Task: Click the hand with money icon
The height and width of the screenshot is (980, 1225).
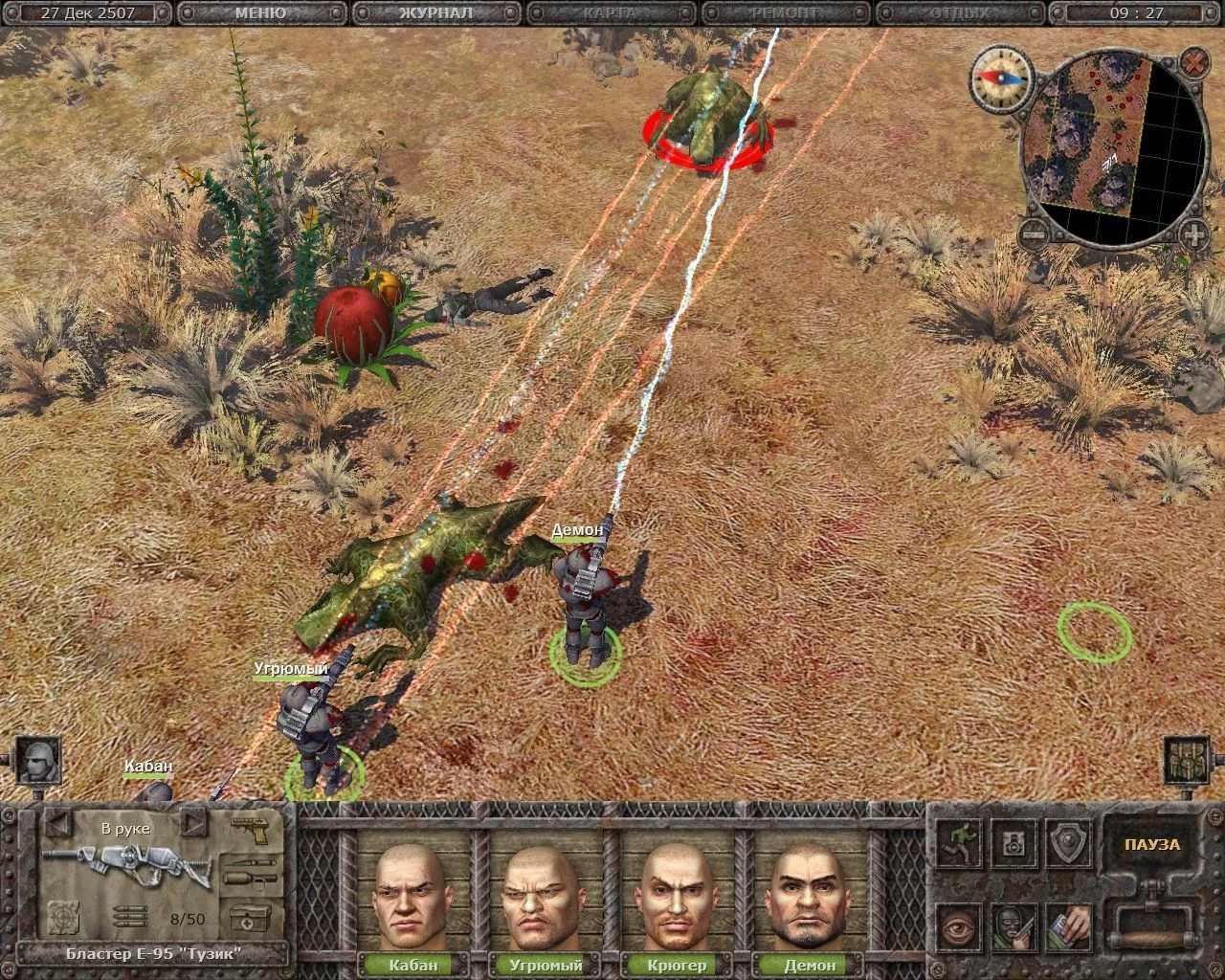Action: (1068, 927)
